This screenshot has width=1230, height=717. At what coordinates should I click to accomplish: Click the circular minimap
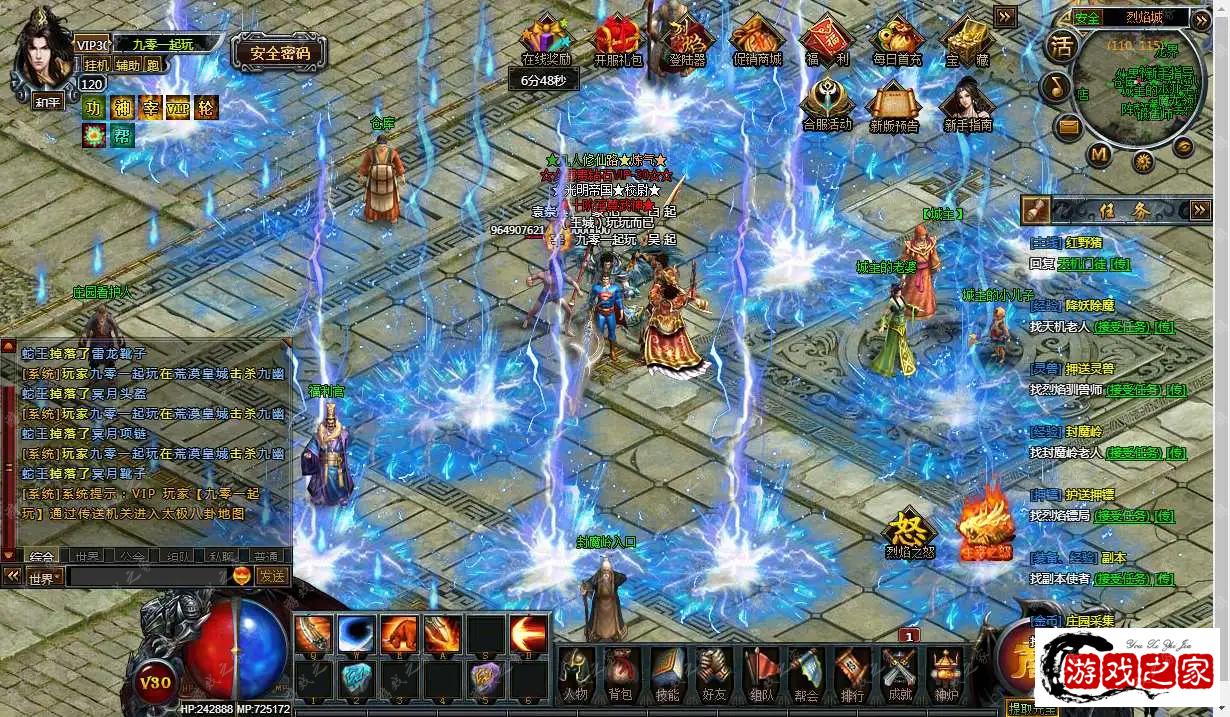point(1137,90)
